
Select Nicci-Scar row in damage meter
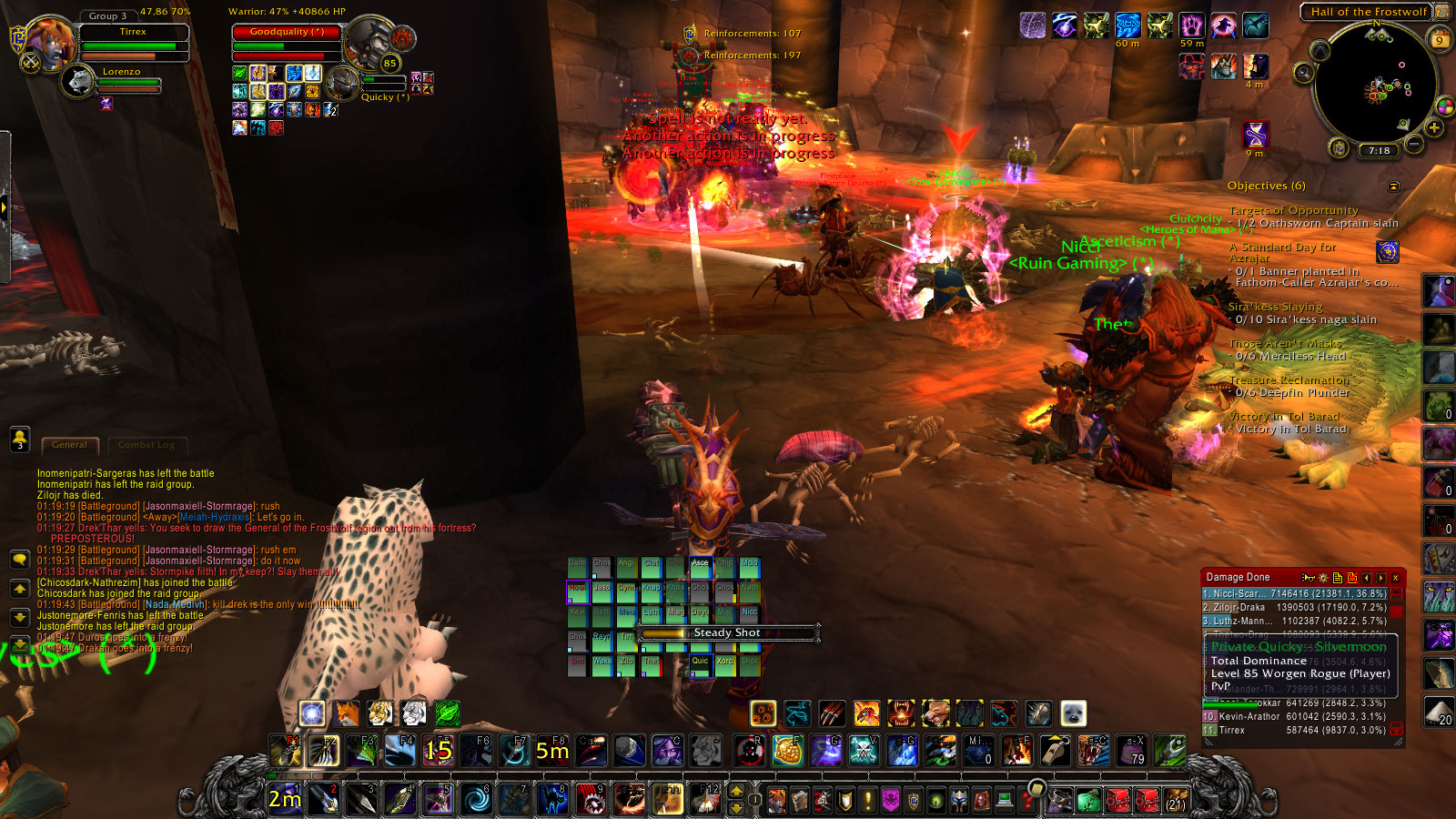pos(1294,593)
